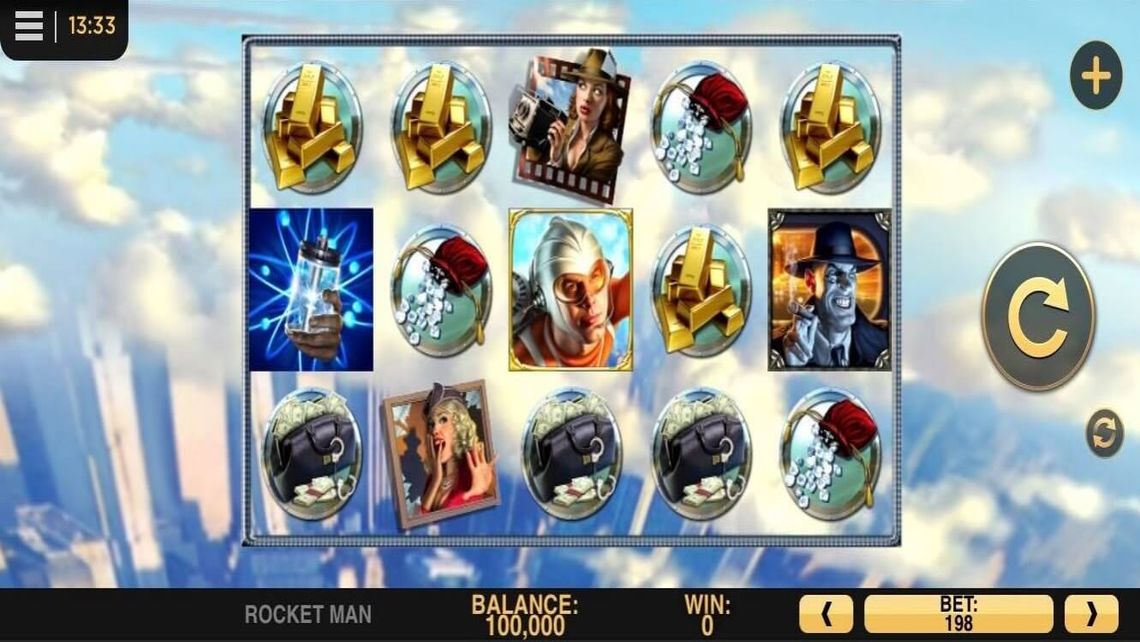Toggle the small autospin button
Image resolution: width=1140 pixels, height=642 pixels.
pos(1104,435)
